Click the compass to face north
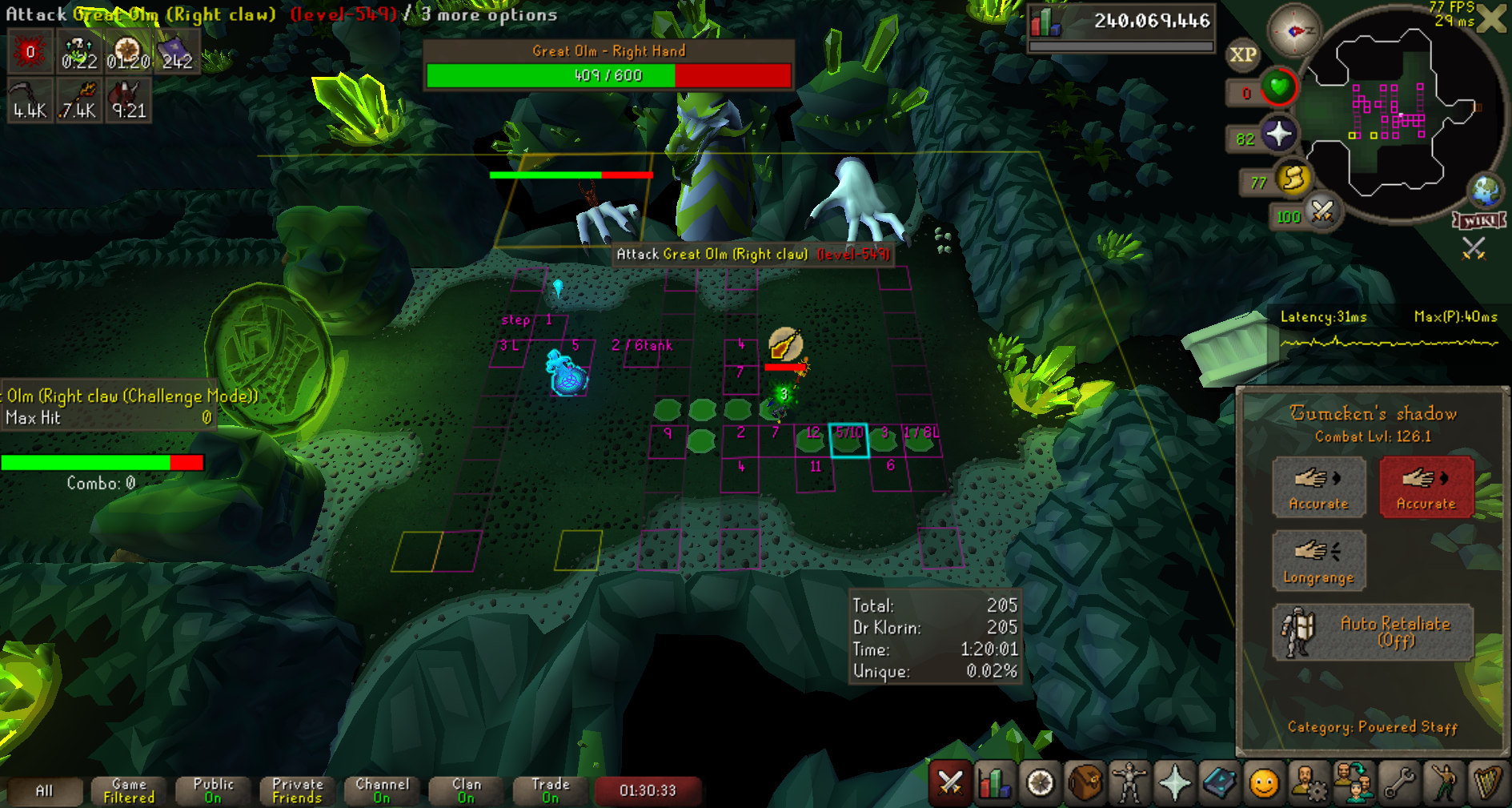Viewport: 1512px width, 808px height. pyautogui.click(x=1294, y=31)
